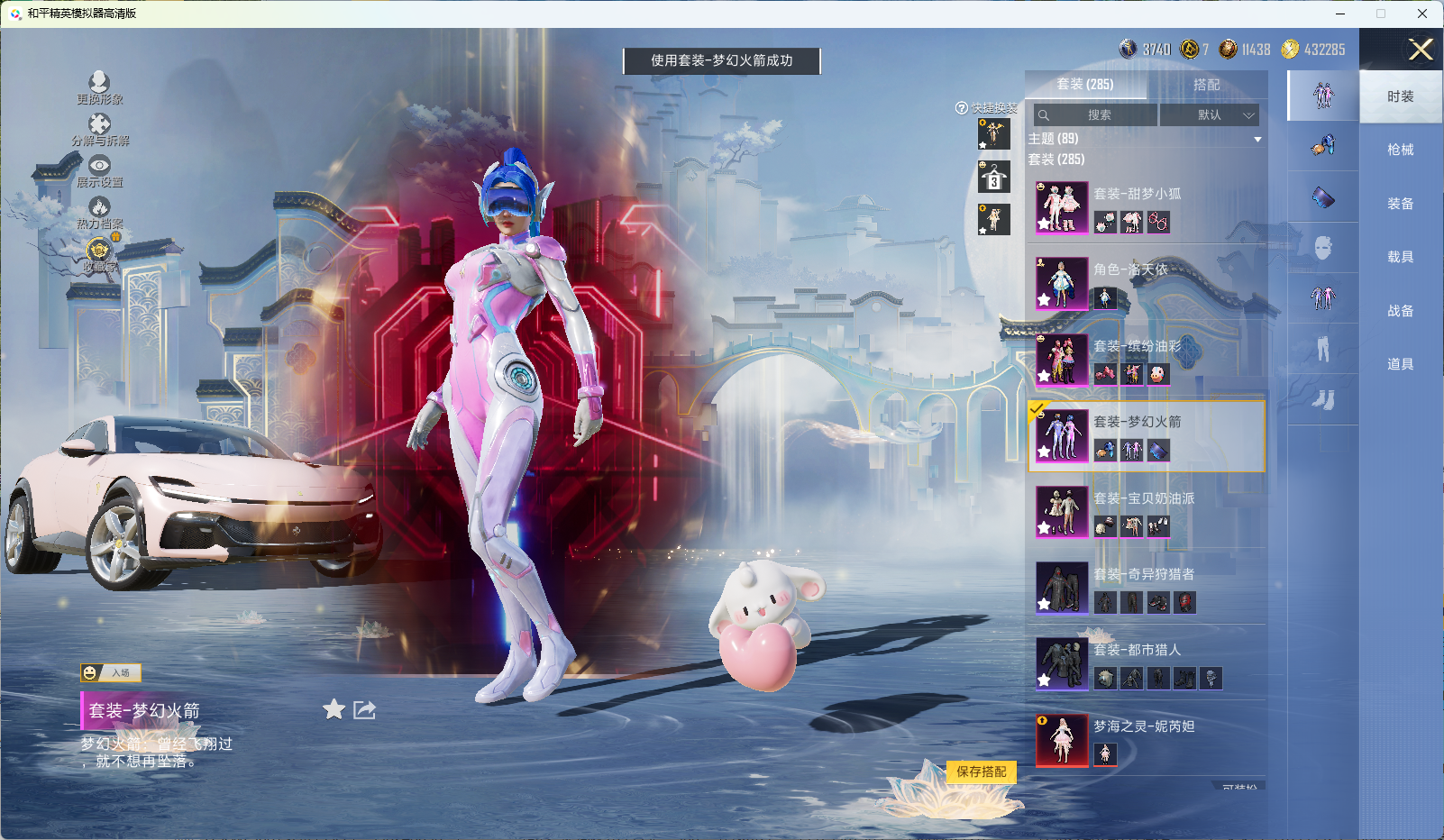
Task: Minimize the emulator window
Action: point(1339,14)
